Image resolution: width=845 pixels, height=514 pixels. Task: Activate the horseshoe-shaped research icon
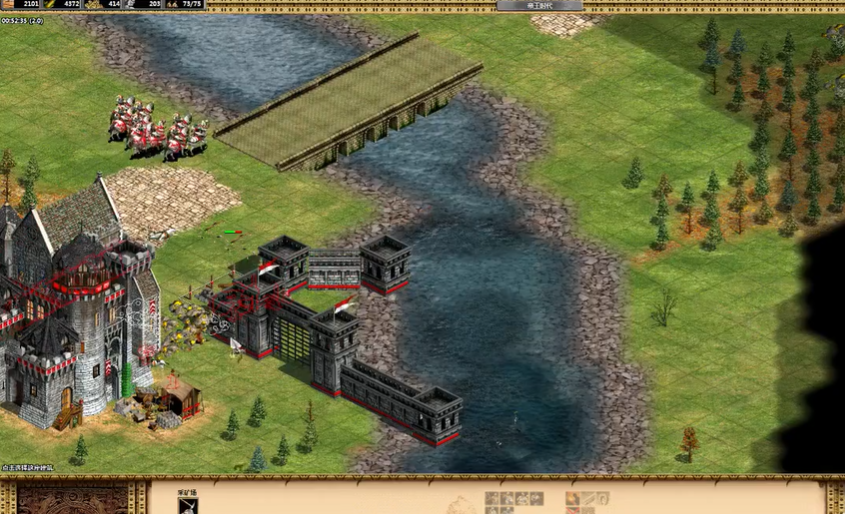pos(601,498)
